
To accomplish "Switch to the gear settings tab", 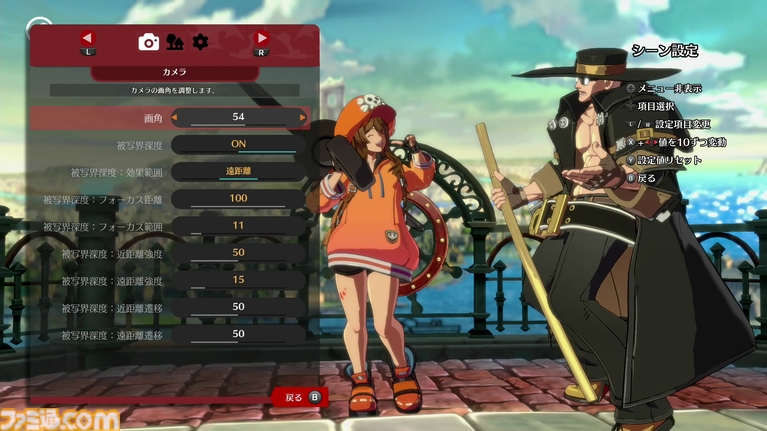I will point(200,41).
